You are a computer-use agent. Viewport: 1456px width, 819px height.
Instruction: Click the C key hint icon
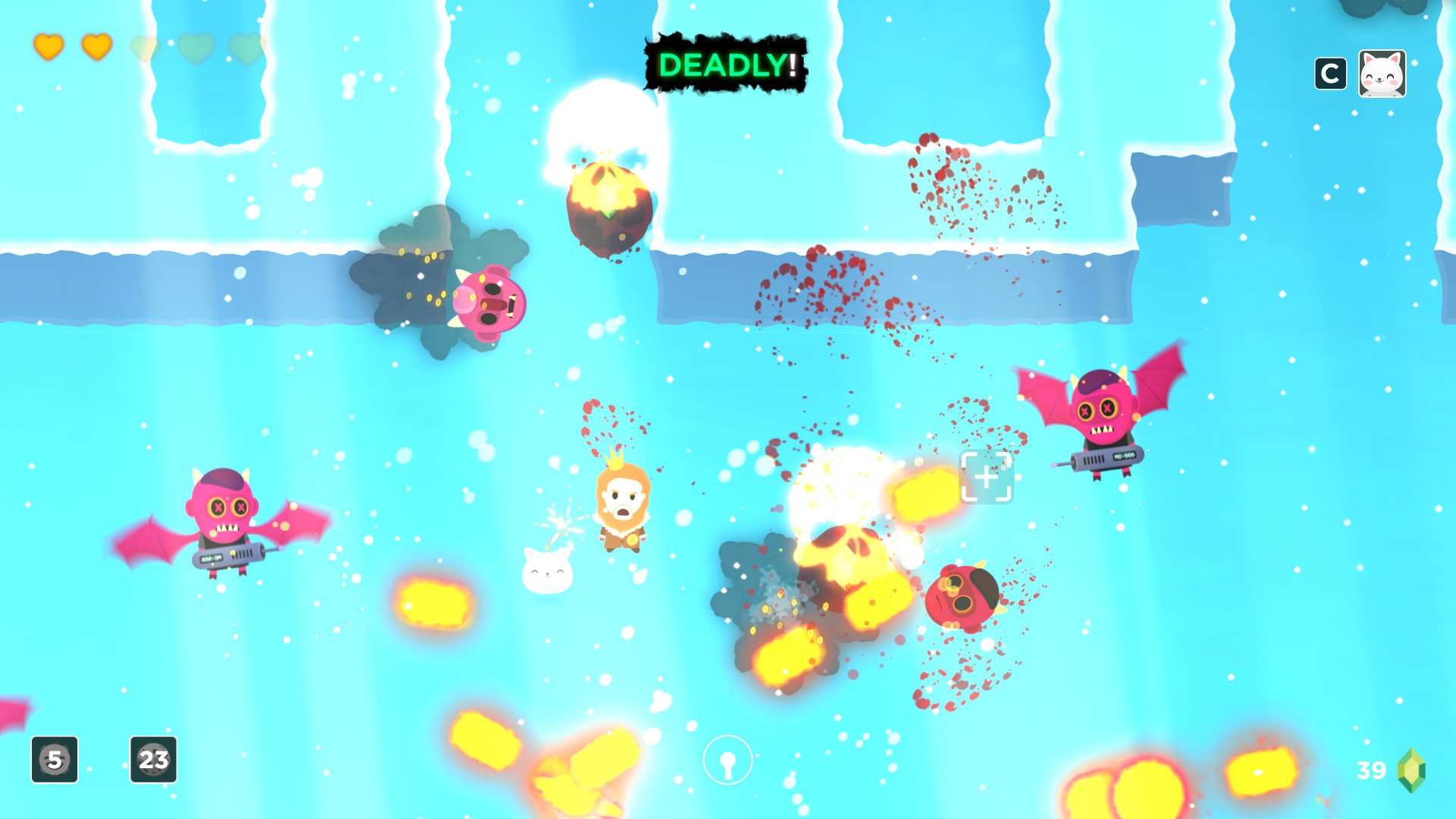click(x=1331, y=73)
